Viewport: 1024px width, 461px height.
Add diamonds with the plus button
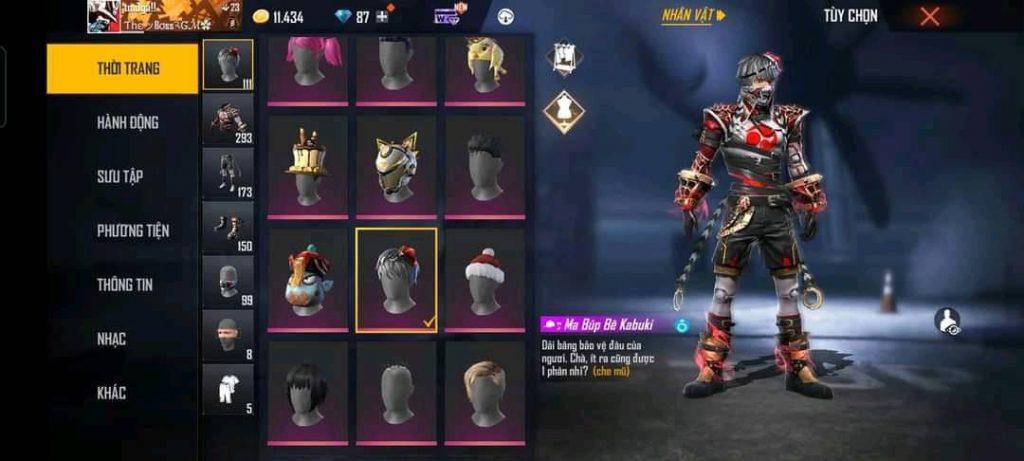(381, 17)
